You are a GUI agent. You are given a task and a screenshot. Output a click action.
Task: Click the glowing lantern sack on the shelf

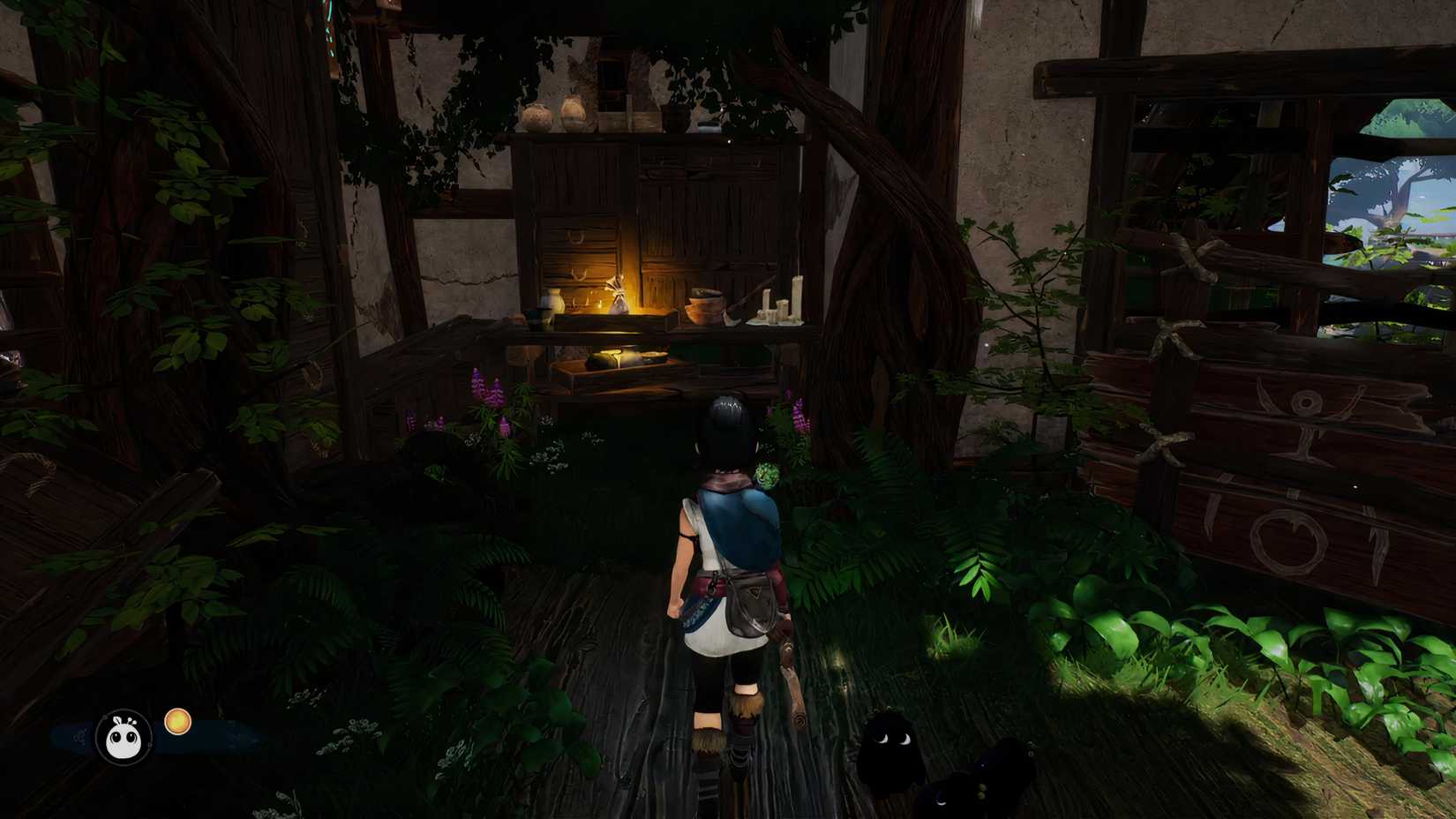coord(619,298)
